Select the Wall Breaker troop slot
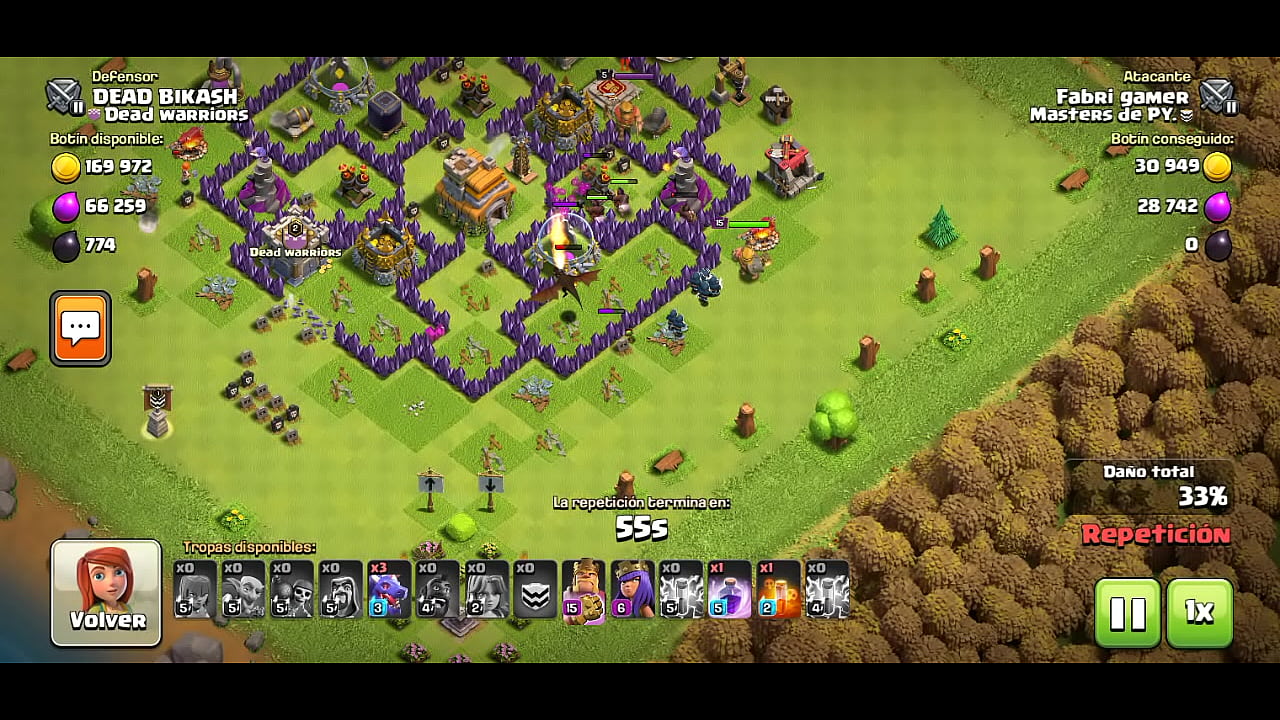The image size is (1280, 720). point(292,589)
